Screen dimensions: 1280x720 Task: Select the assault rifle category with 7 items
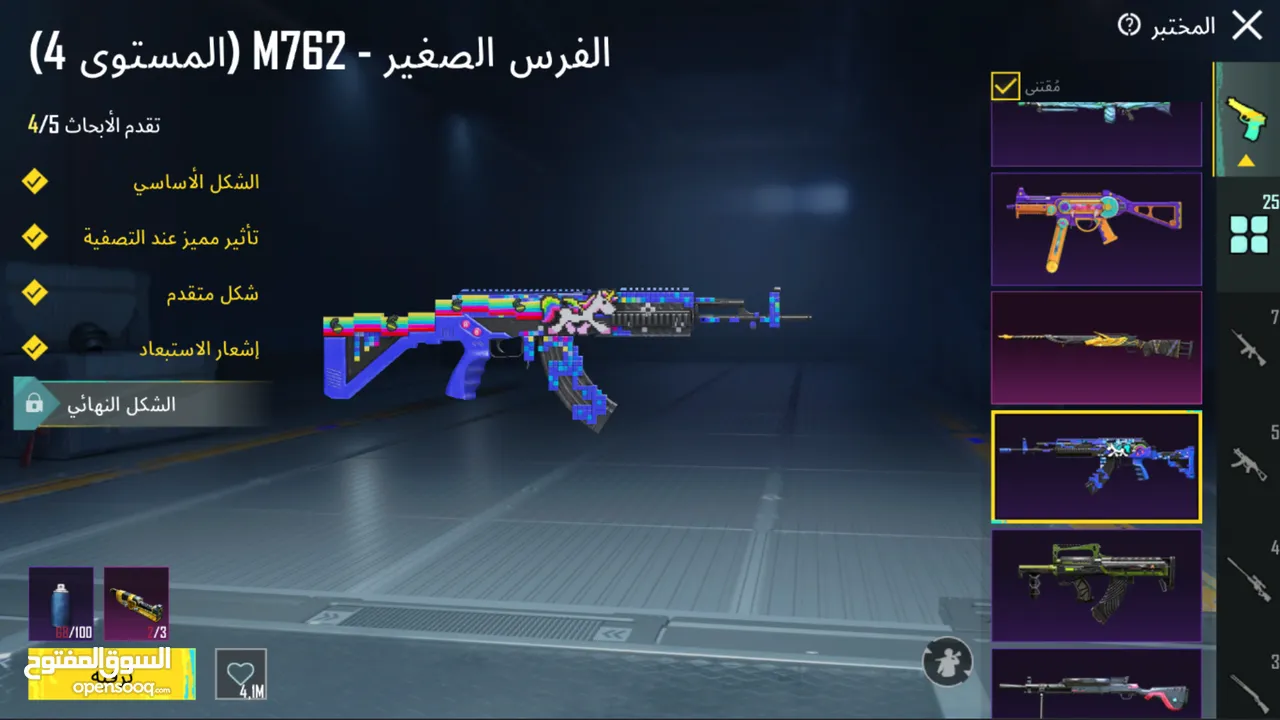point(1246,345)
